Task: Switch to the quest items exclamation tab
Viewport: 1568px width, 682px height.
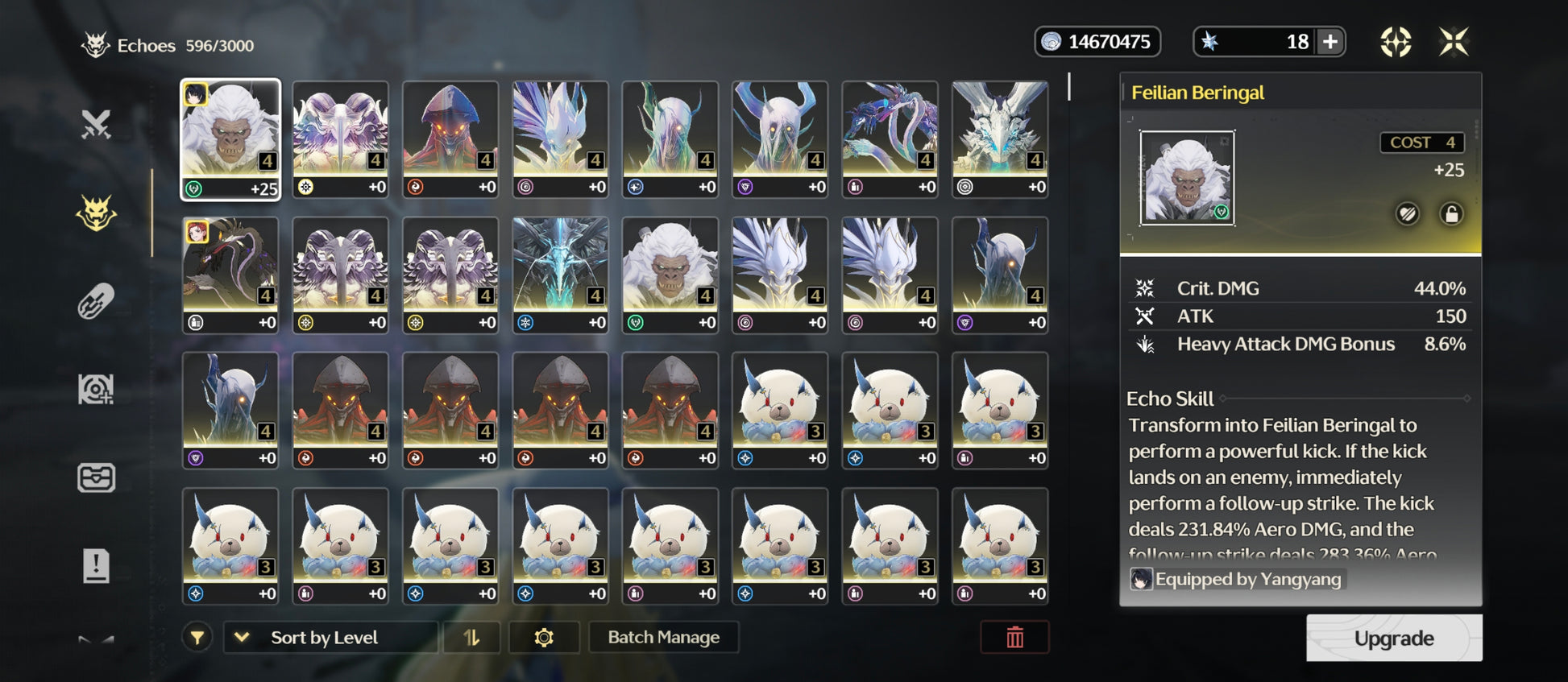Action: pos(96,566)
